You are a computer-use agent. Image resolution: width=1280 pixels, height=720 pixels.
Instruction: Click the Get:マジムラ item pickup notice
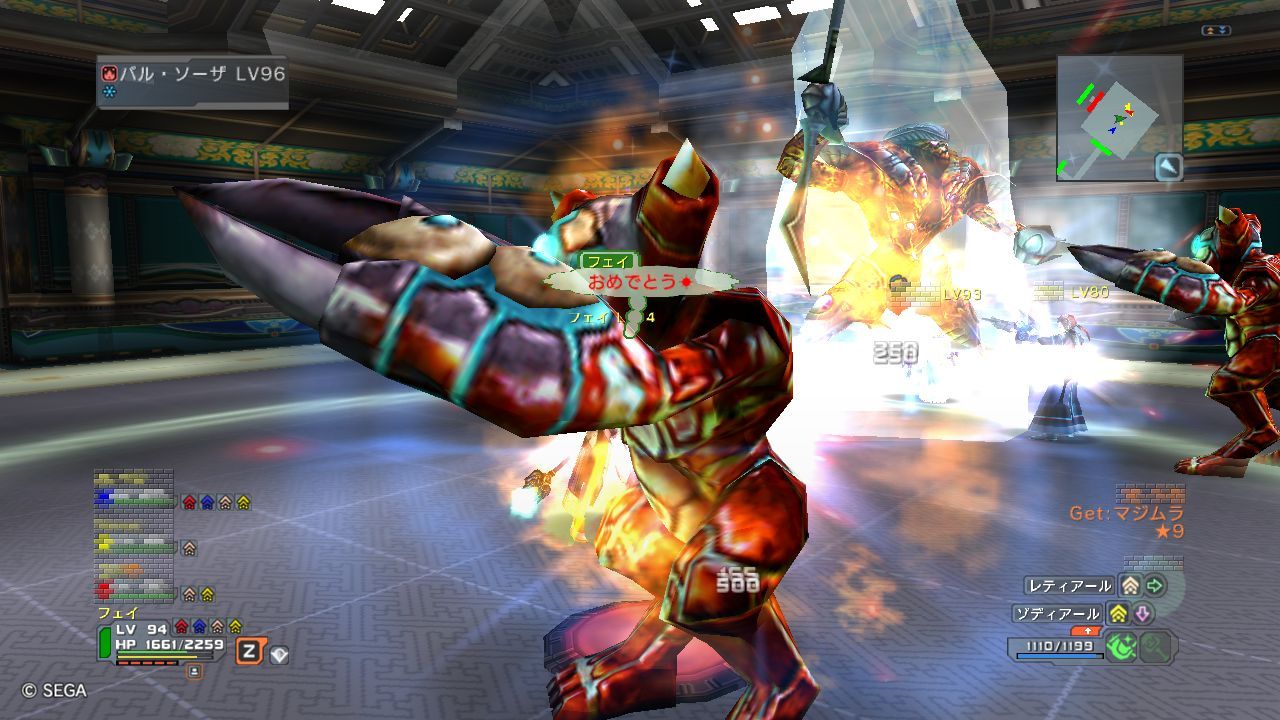[x=1127, y=514]
